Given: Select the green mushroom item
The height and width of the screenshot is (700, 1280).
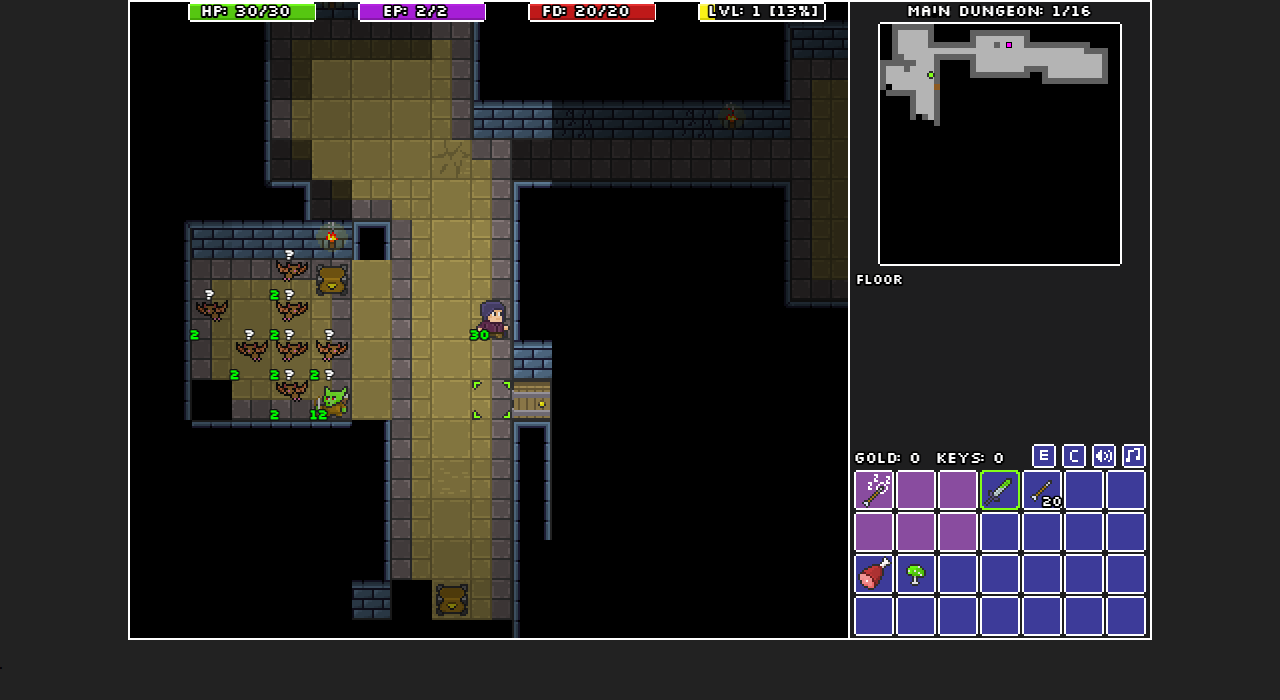Looking at the screenshot, I should pos(916,574).
